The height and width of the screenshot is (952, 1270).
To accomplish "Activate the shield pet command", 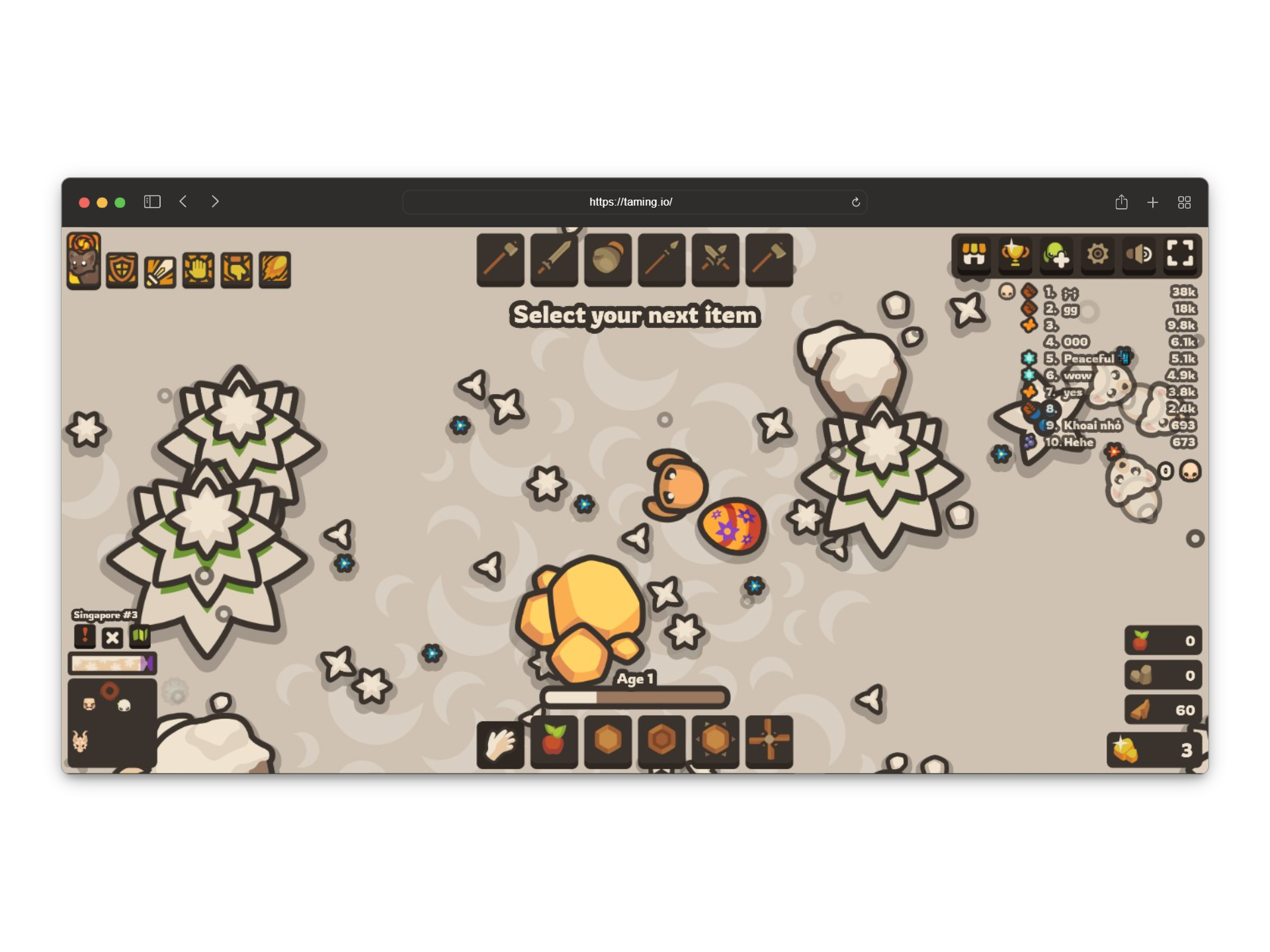I will (x=122, y=270).
